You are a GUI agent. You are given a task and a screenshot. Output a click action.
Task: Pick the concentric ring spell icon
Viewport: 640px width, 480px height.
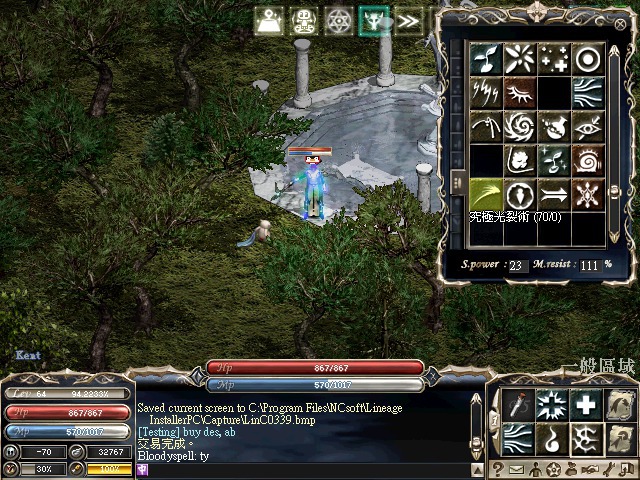coord(588,58)
